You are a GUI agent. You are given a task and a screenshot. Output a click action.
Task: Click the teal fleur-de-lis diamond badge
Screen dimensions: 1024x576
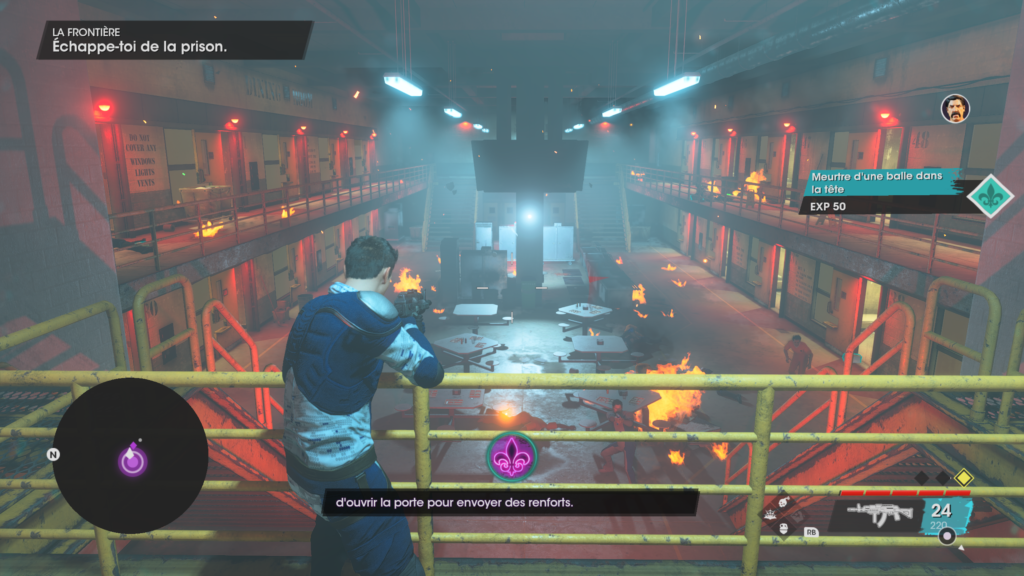[x=991, y=193]
